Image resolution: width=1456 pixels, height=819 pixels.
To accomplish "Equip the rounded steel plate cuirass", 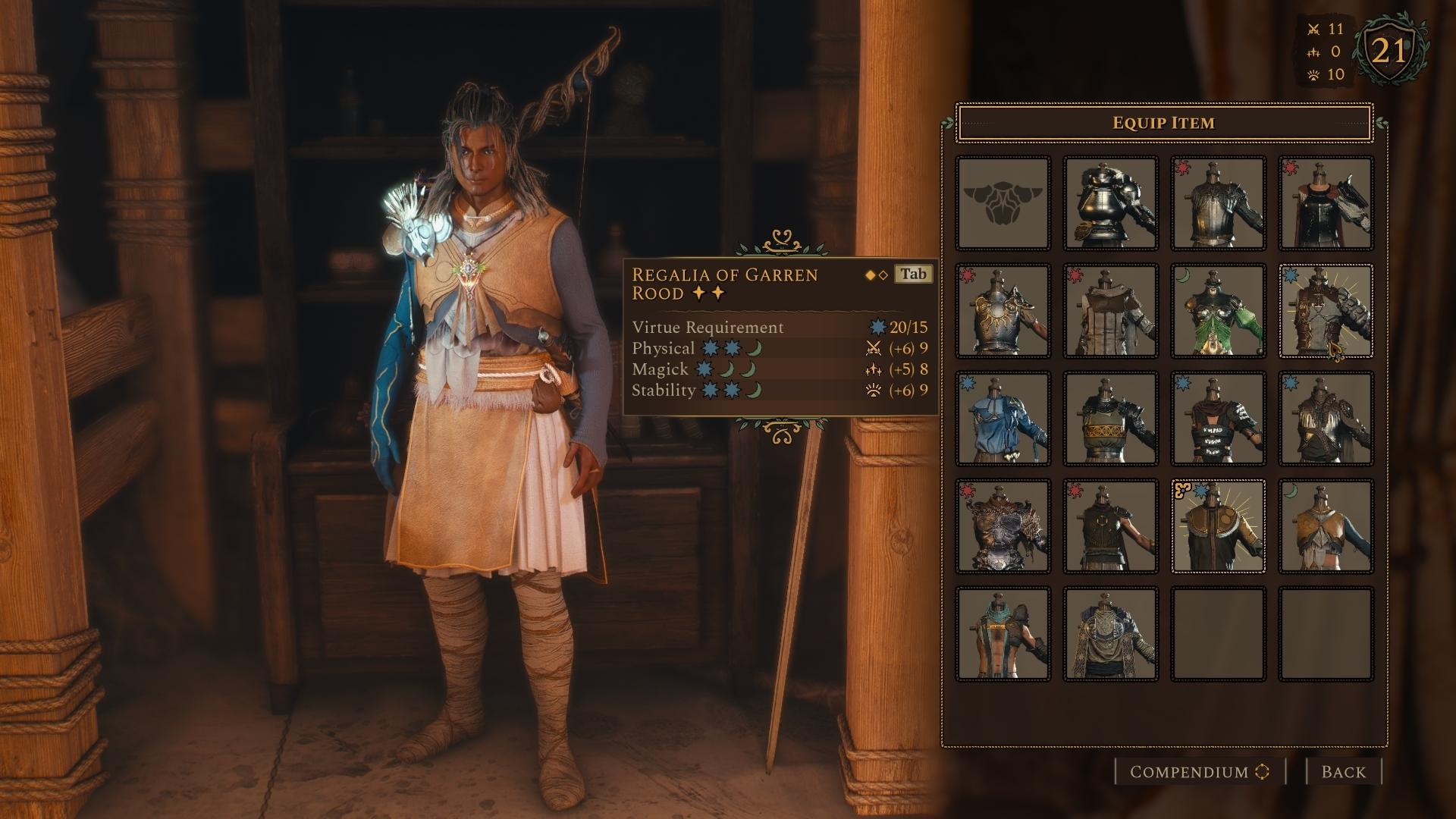I will click(x=1110, y=203).
